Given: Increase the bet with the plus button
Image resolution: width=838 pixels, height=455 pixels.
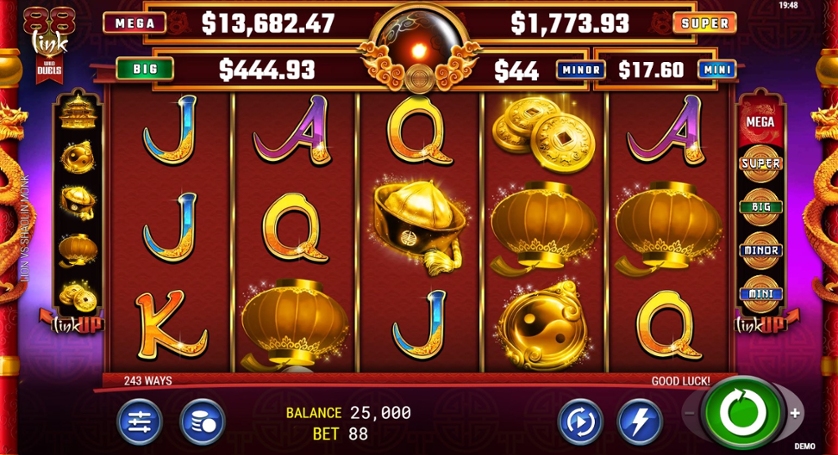Looking at the screenshot, I should point(795,413).
